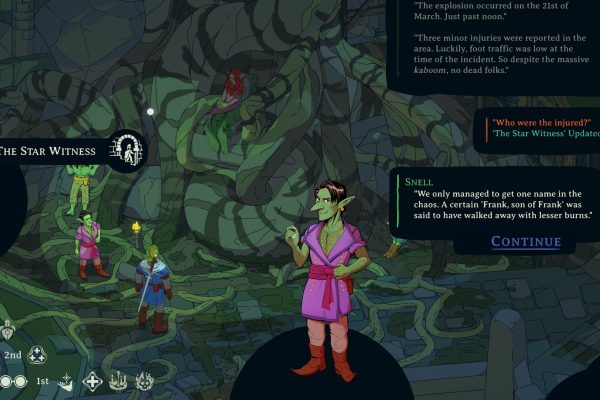600x400 pixels.
Task: Click the archway quest icon
Action: (128, 151)
